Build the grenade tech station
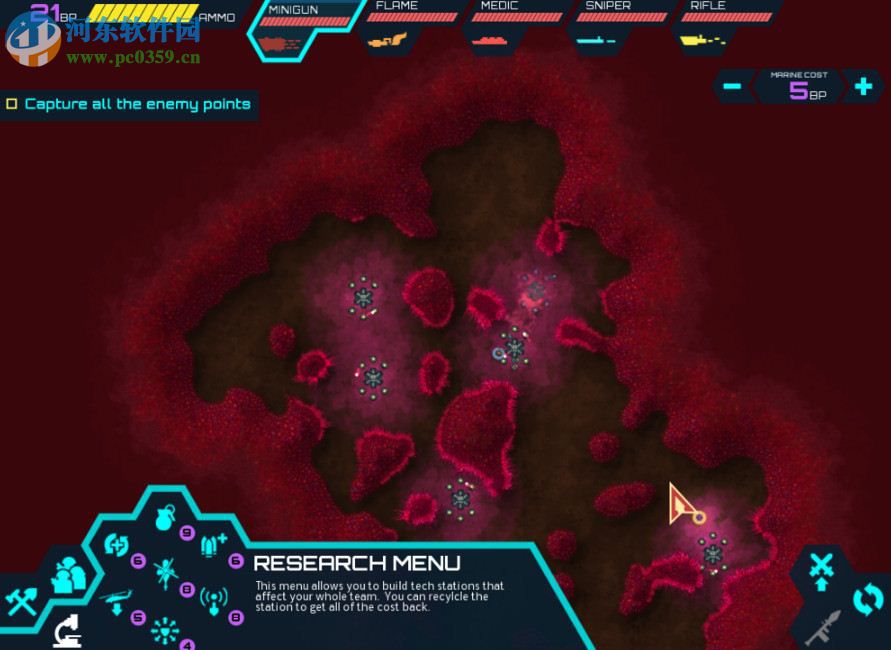 [x=165, y=518]
